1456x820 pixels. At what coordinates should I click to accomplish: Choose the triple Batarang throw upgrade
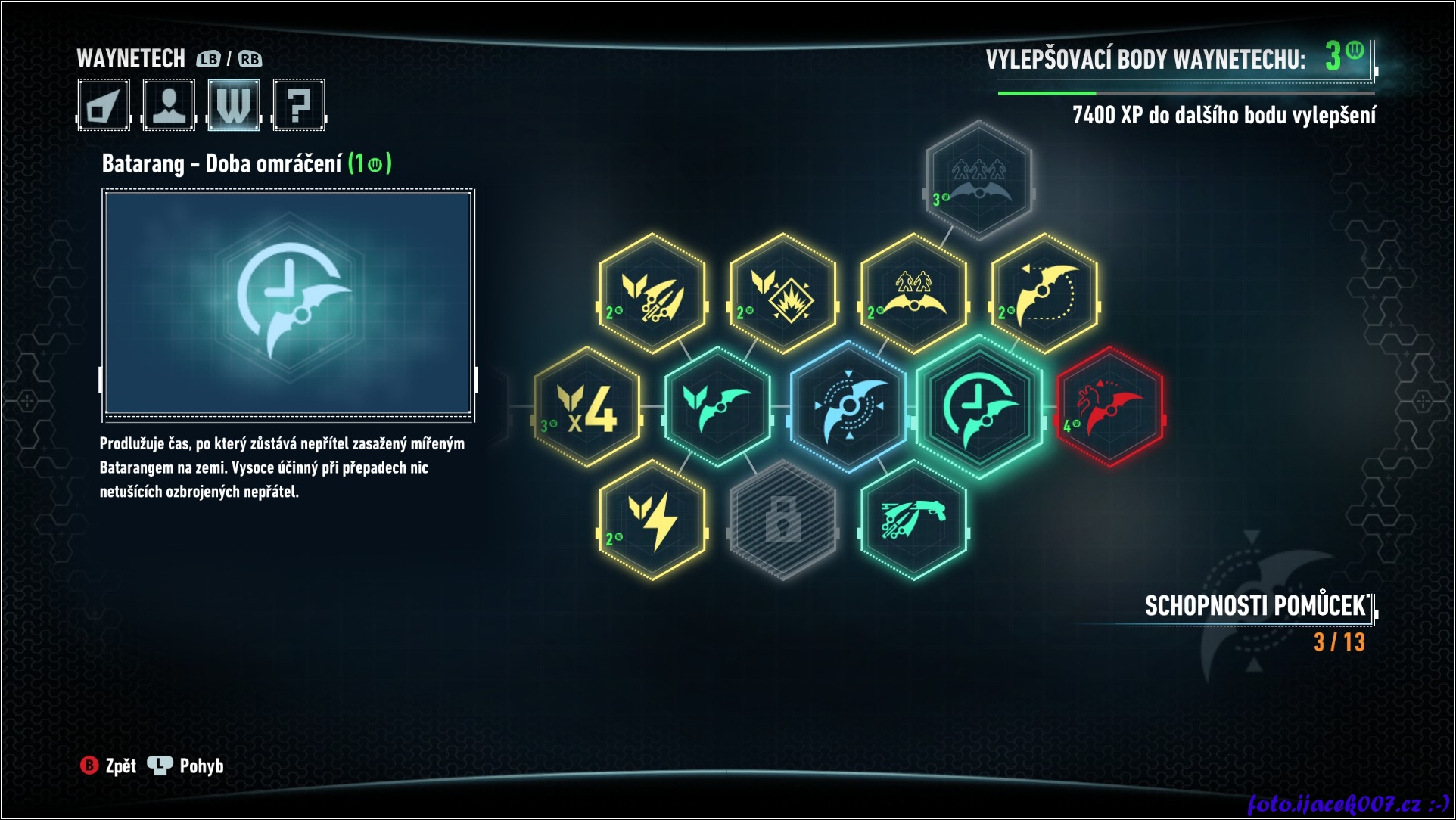click(x=652, y=294)
